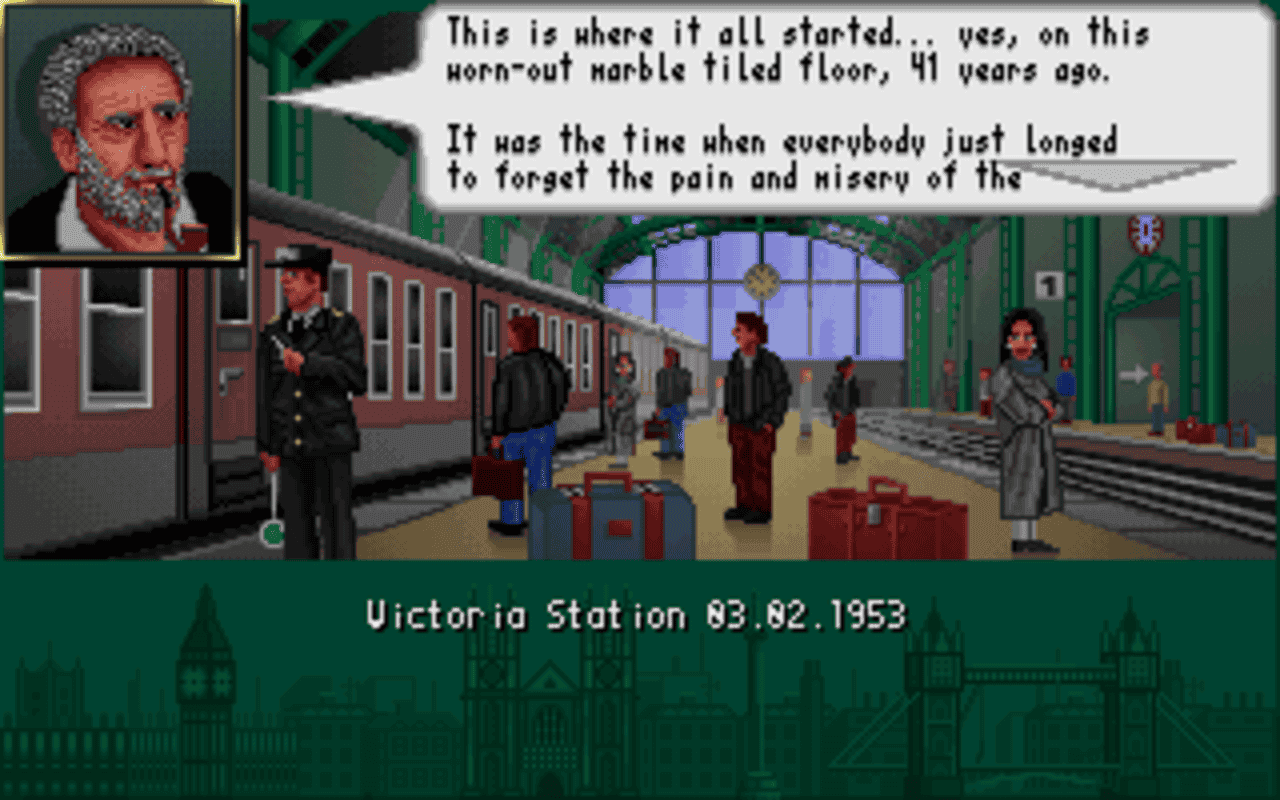1280x800 pixels.
Task: Select the station clock above the crowd
Action: (763, 283)
